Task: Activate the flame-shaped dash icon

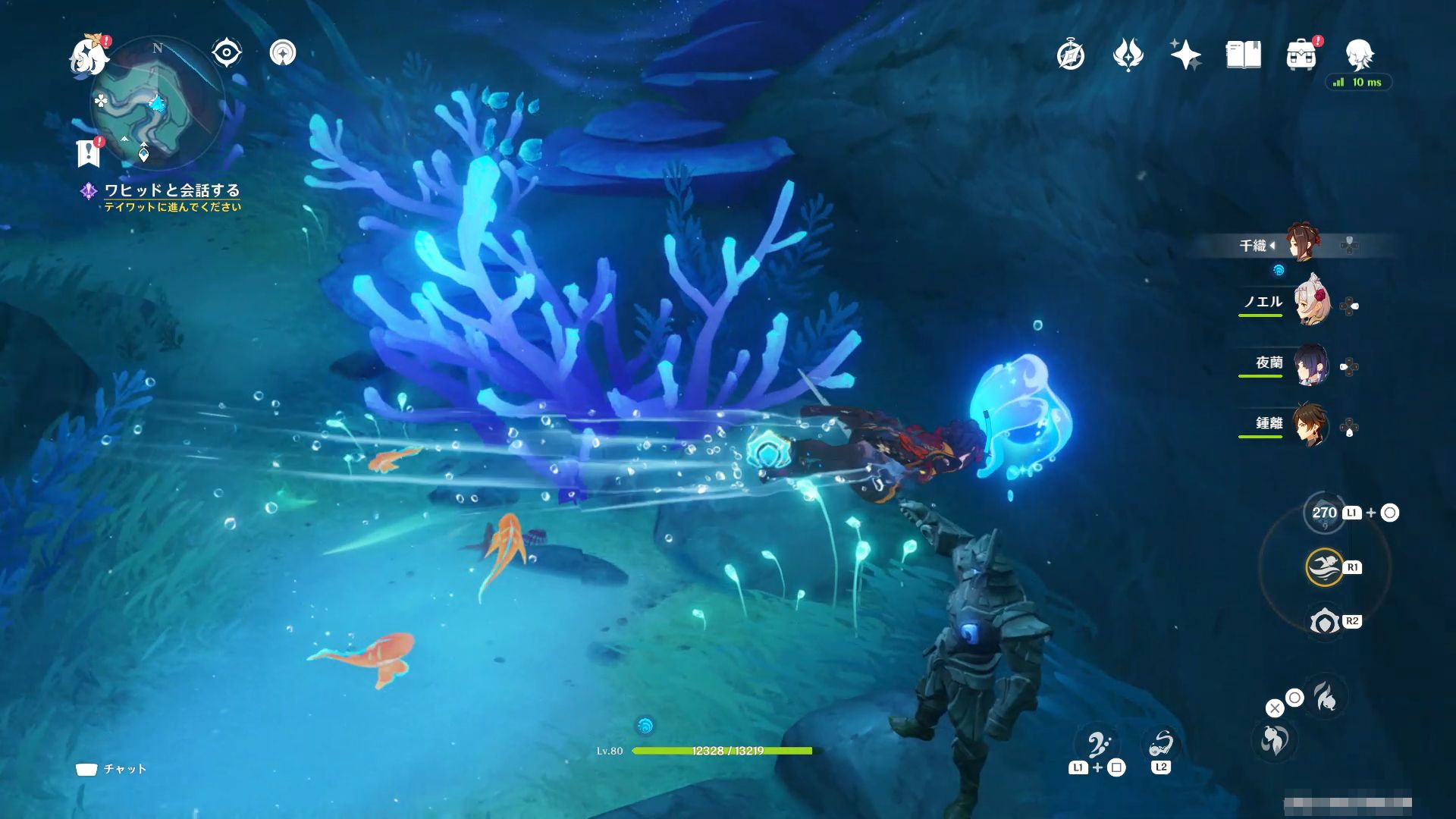Action: (x=1326, y=696)
